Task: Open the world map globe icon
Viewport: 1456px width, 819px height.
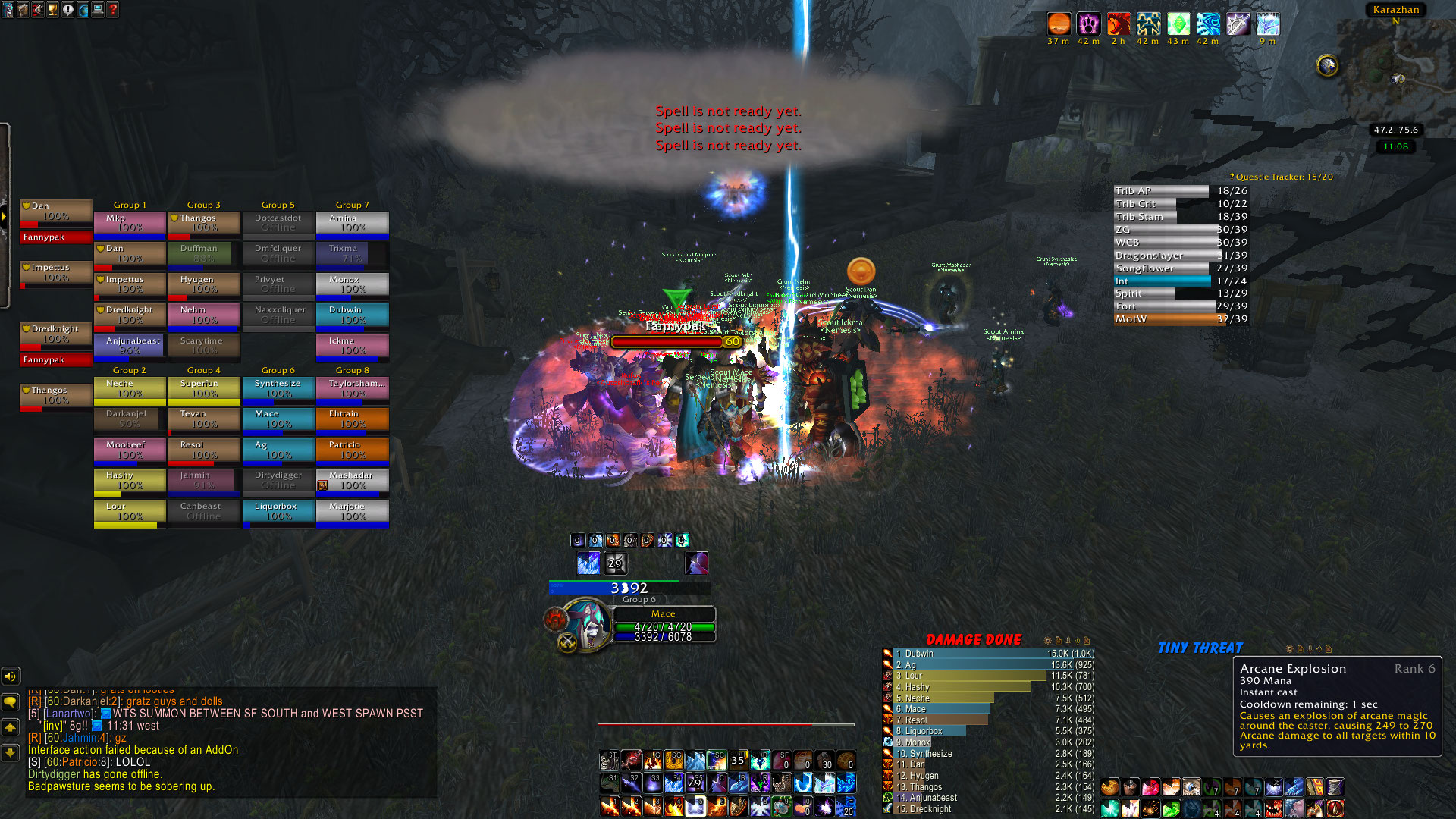Action: (x=83, y=10)
